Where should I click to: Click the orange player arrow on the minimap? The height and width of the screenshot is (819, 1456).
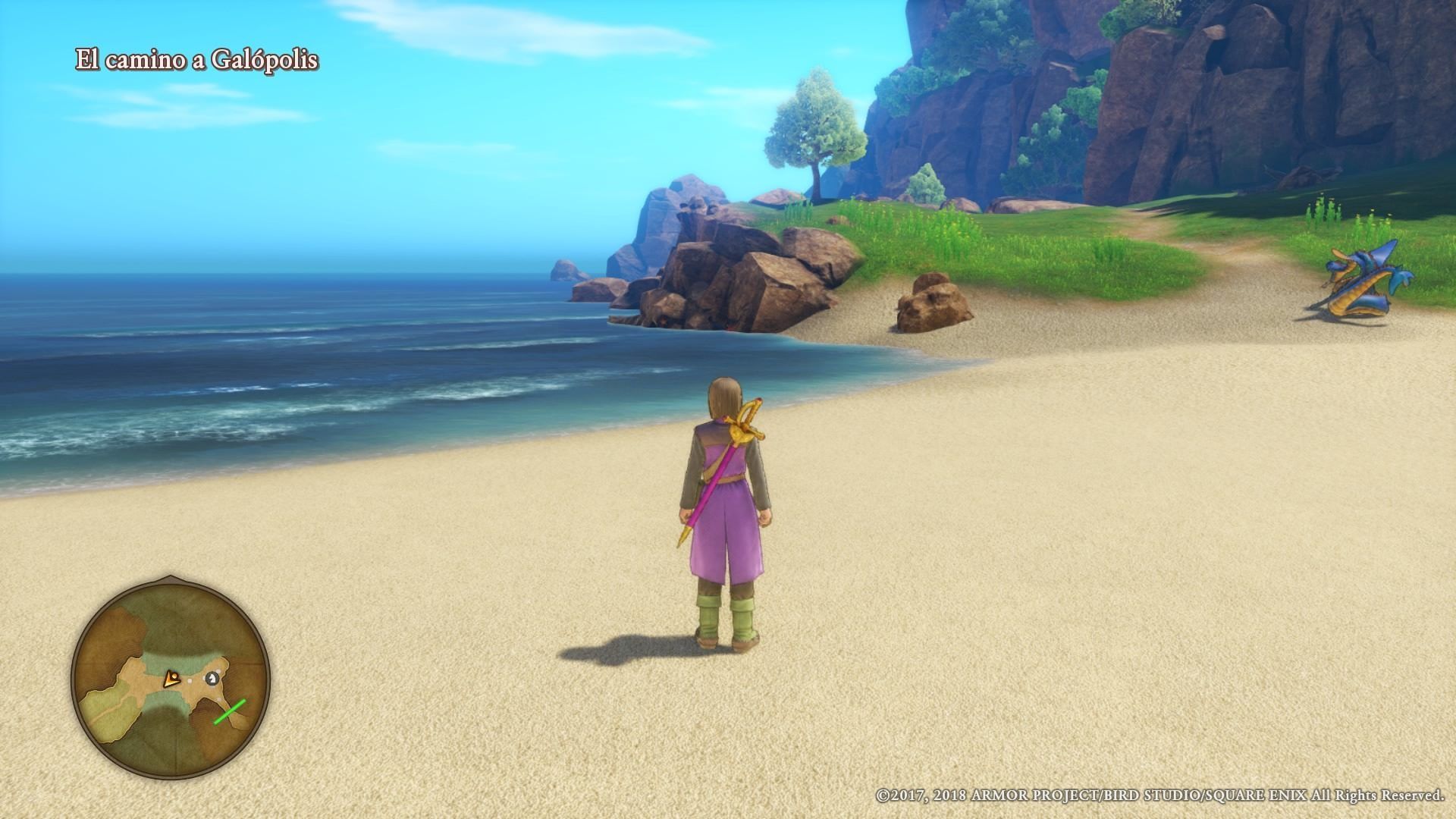point(172,678)
